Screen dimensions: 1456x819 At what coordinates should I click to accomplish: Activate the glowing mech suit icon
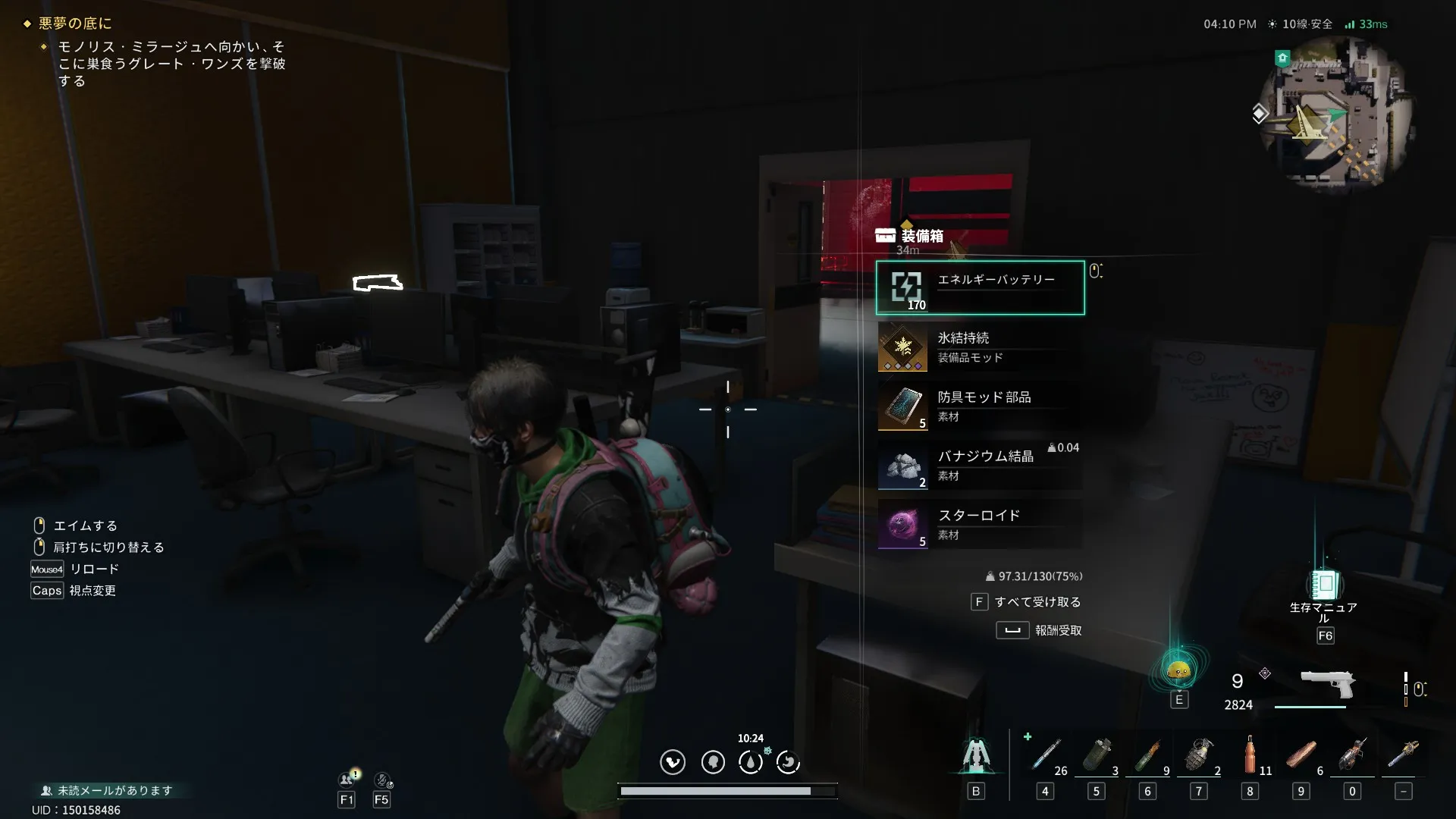[976, 755]
